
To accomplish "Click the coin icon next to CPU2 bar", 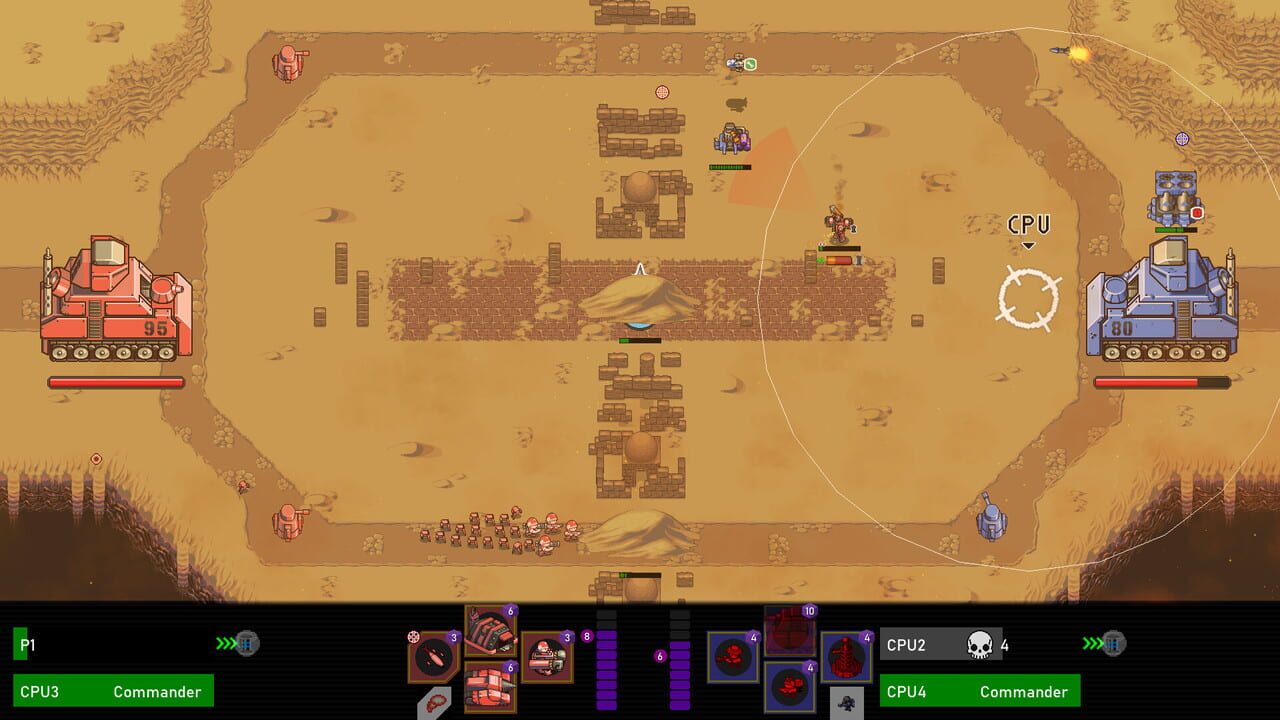I will (1114, 645).
